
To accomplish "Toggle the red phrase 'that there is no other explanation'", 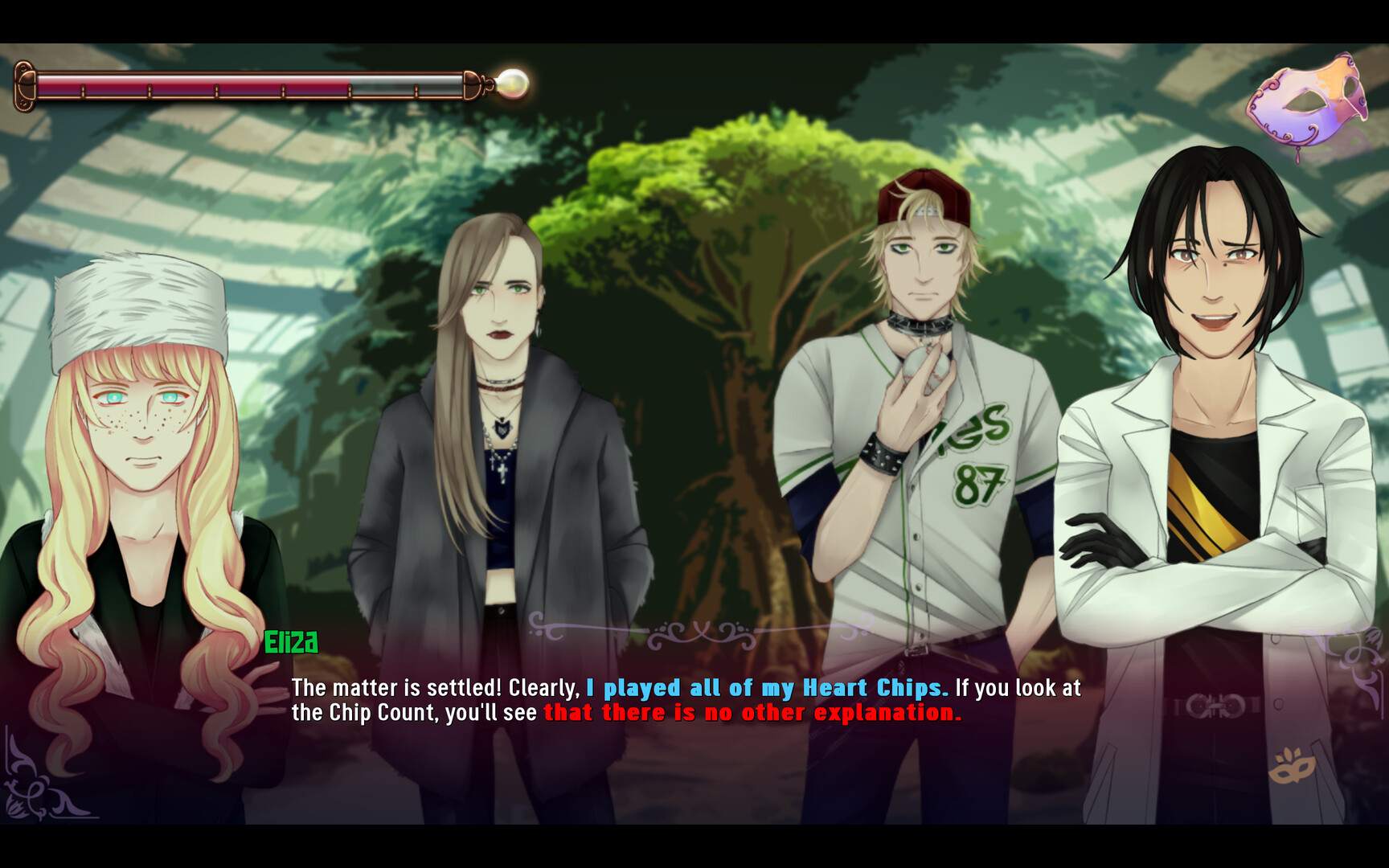I will [752, 712].
